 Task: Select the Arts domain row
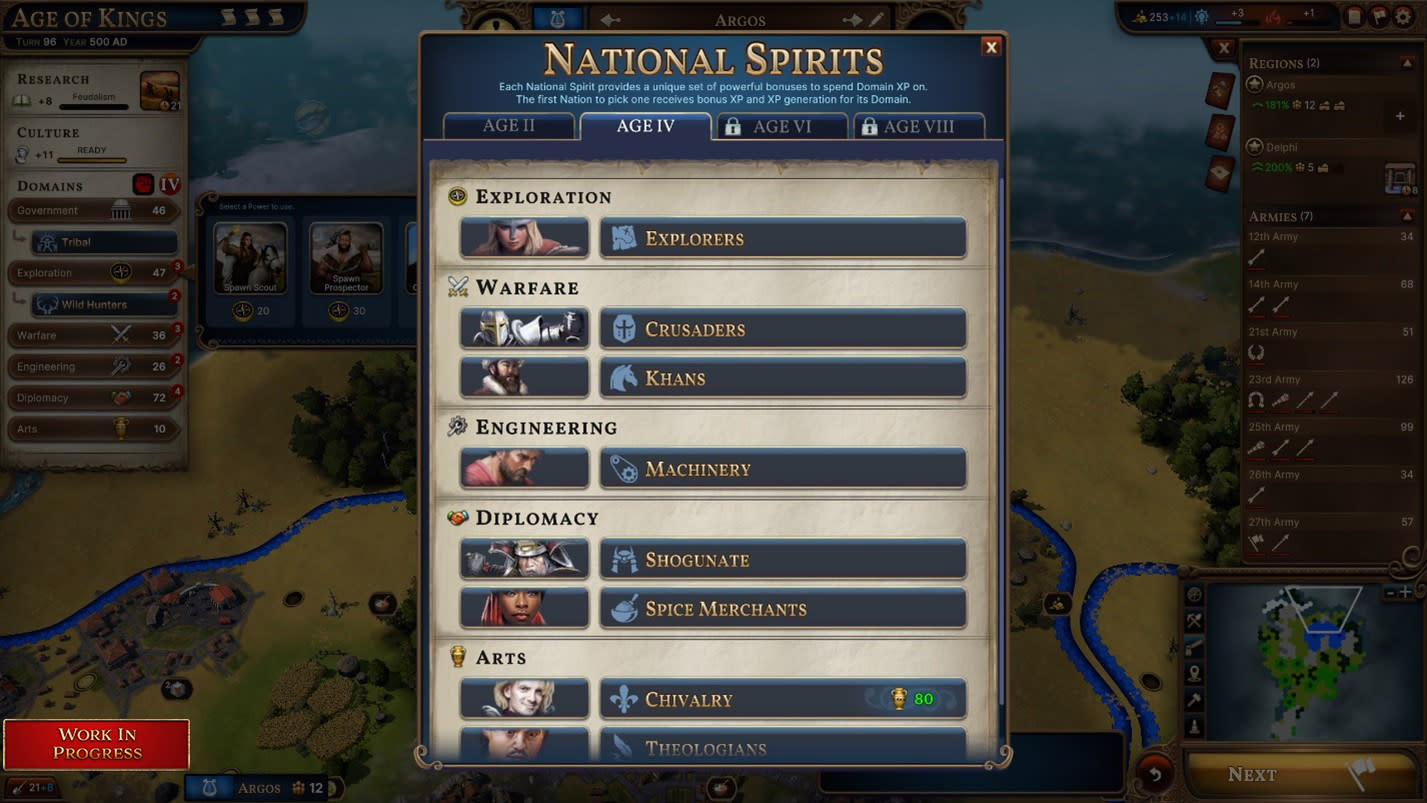coord(92,429)
